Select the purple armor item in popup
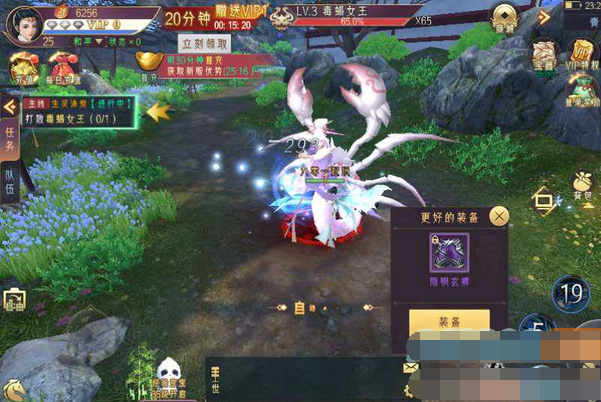Viewport: 601px width, 402px height. click(x=449, y=252)
